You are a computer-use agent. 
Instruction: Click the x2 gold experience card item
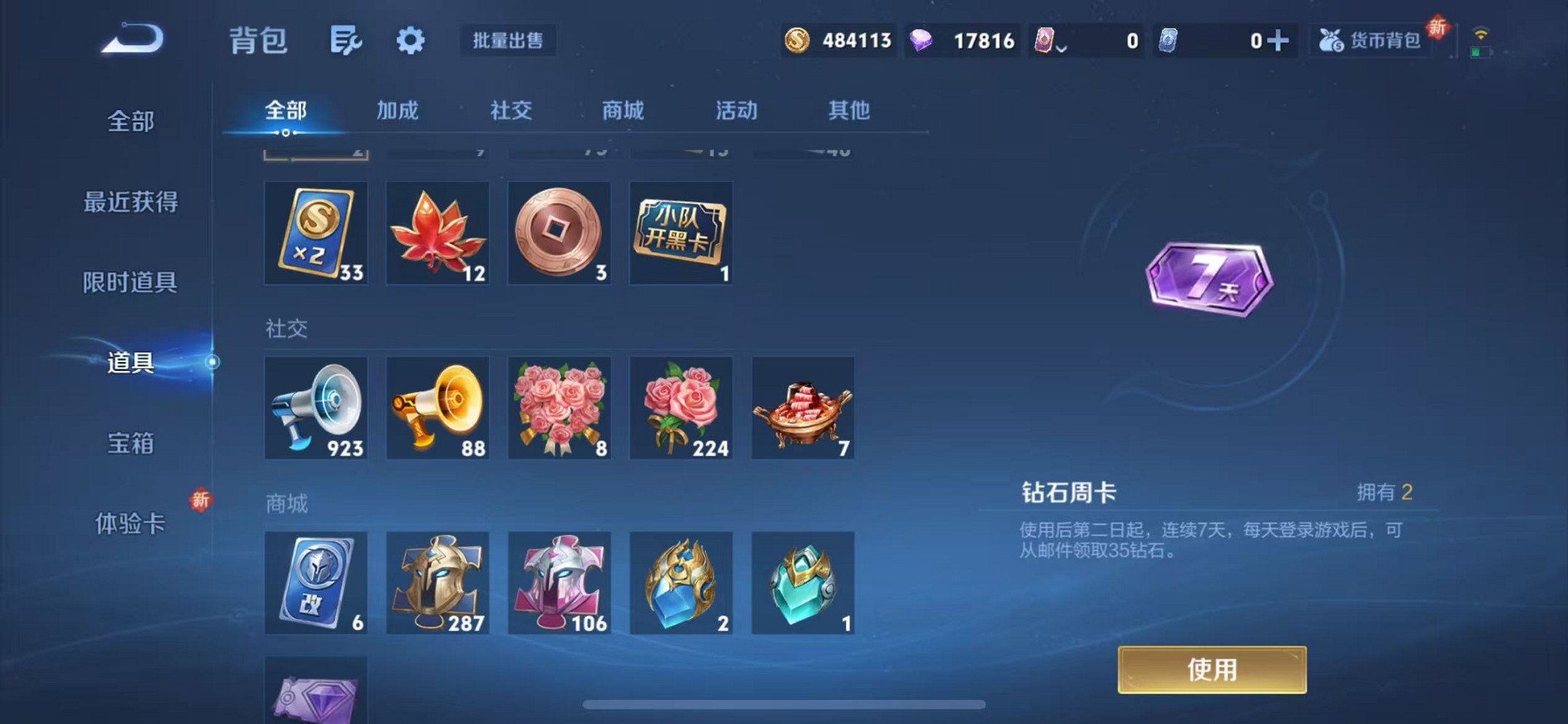point(315,233)
